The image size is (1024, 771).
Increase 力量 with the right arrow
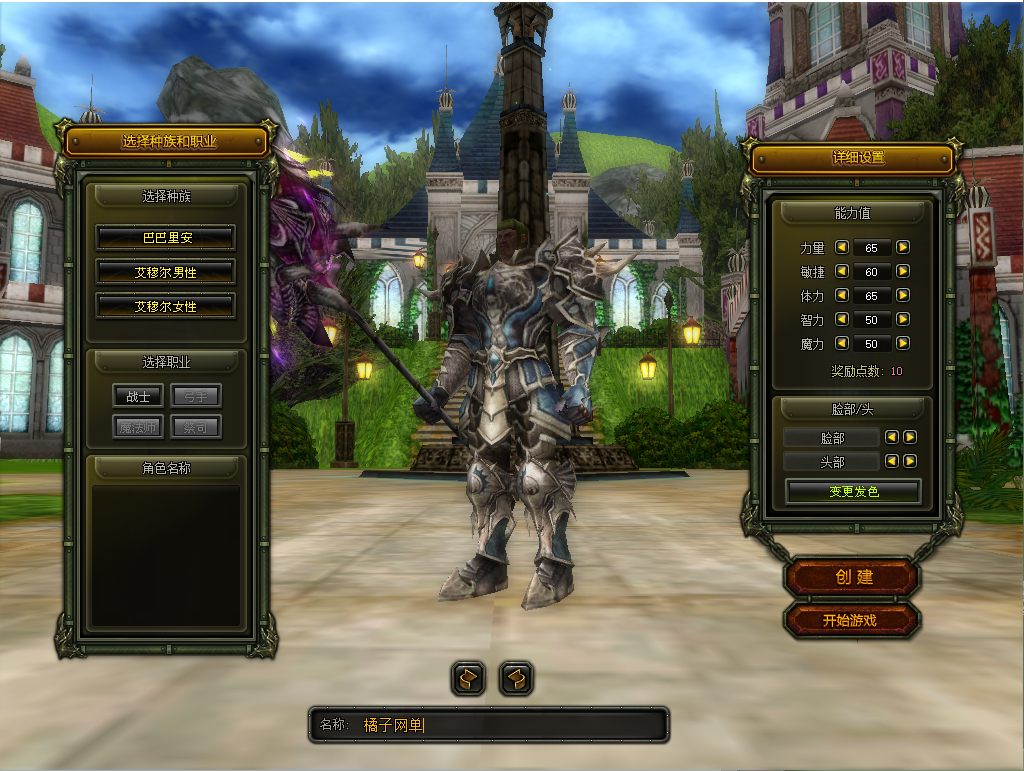click(903, 247)
